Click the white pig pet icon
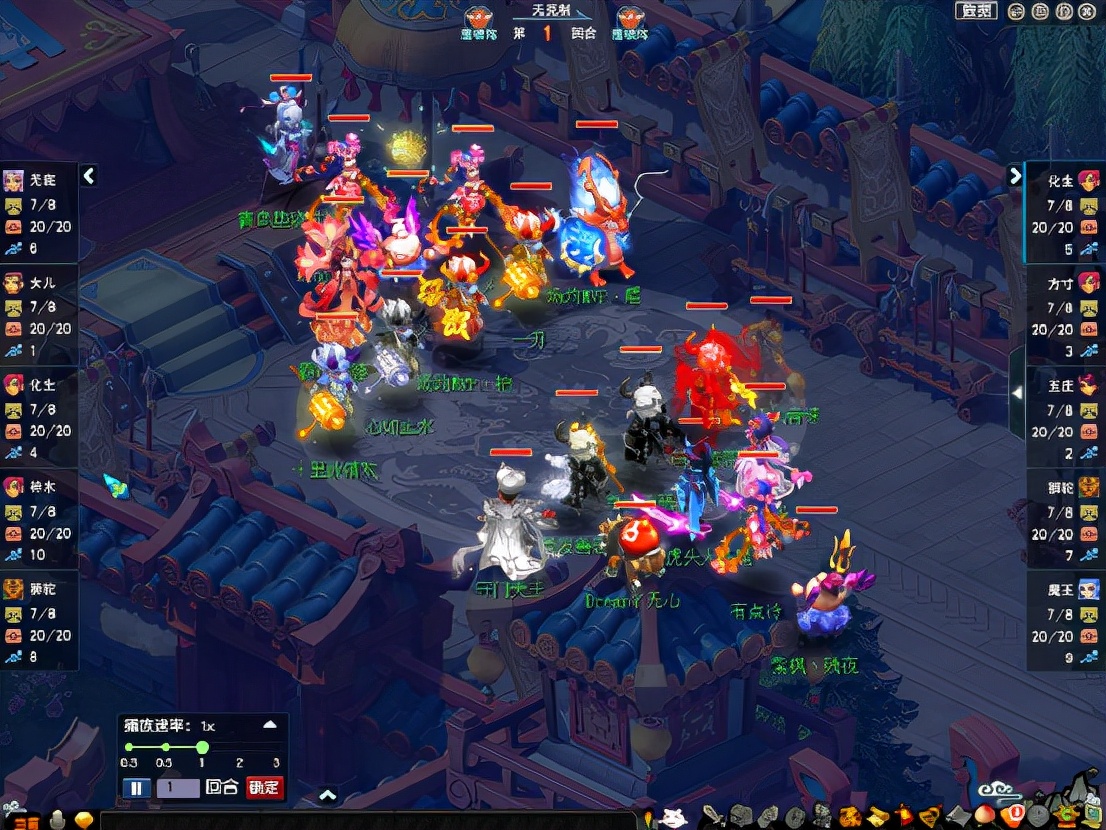 tap(675, 818)
